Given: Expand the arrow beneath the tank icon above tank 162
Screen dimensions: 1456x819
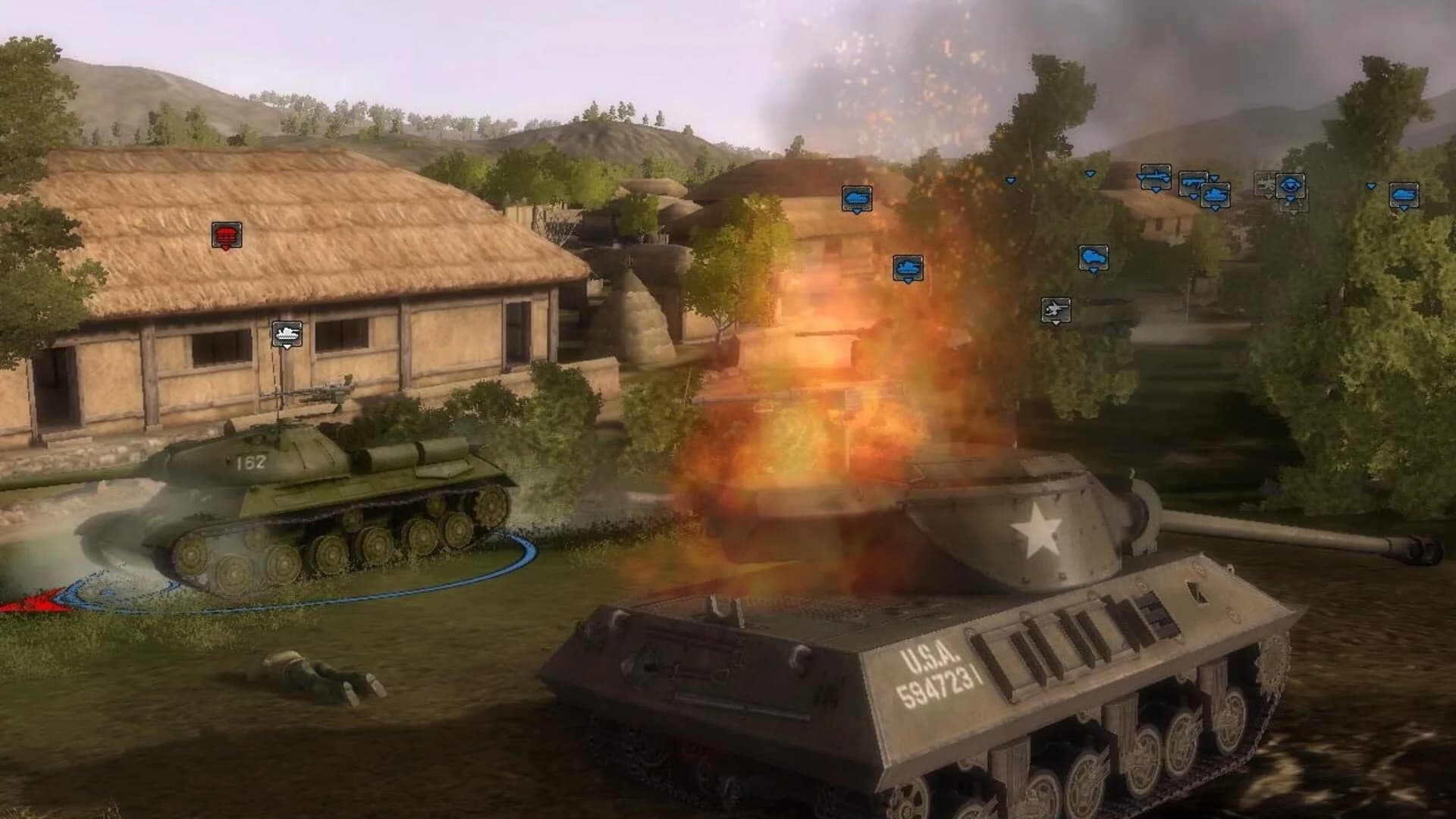Looking at the screenshot, I should click(287, 347).
